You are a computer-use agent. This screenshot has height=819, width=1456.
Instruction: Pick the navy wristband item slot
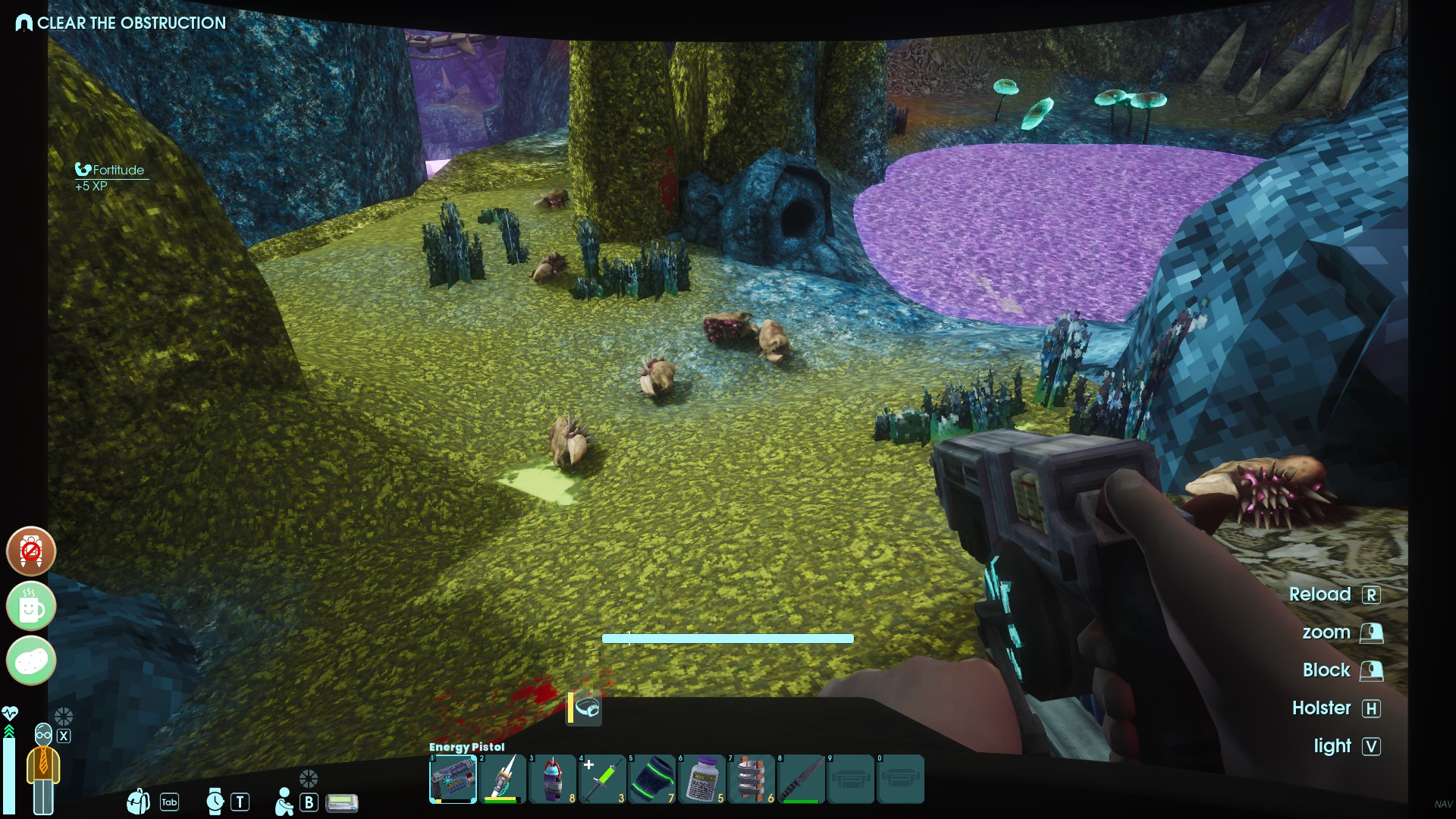[652, 779]
